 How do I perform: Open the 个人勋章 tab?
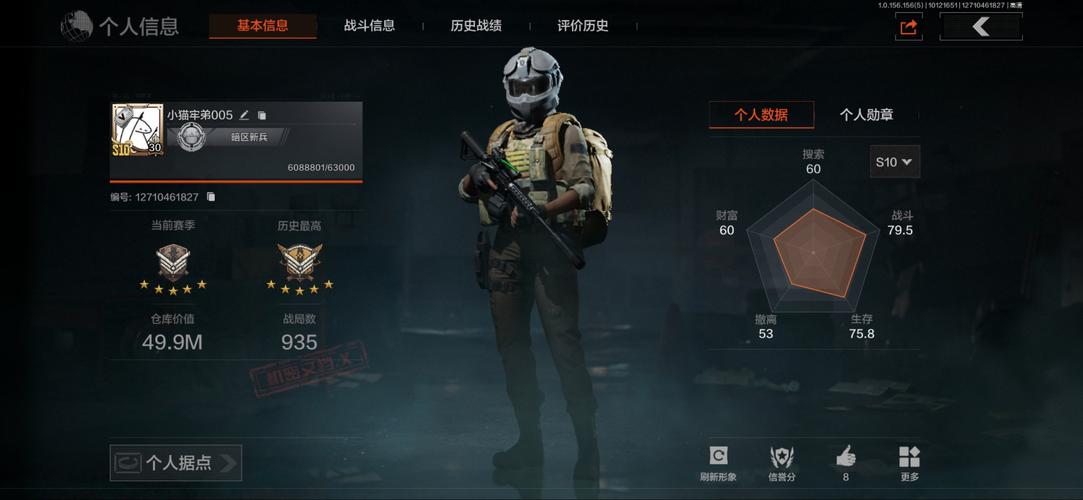[866, 115]
